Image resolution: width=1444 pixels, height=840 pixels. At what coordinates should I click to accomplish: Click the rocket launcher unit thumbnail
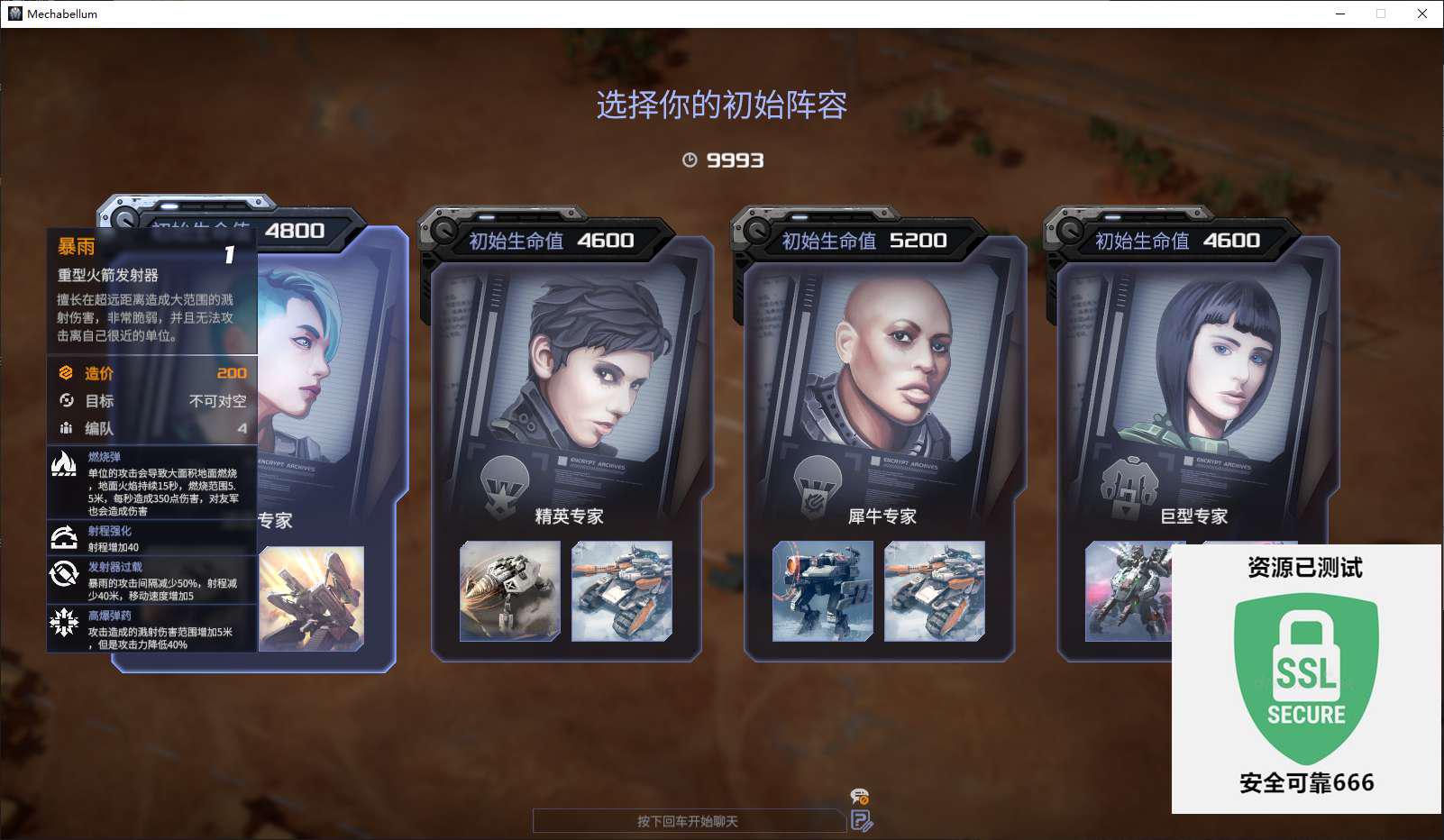click(x=312, y=598)
